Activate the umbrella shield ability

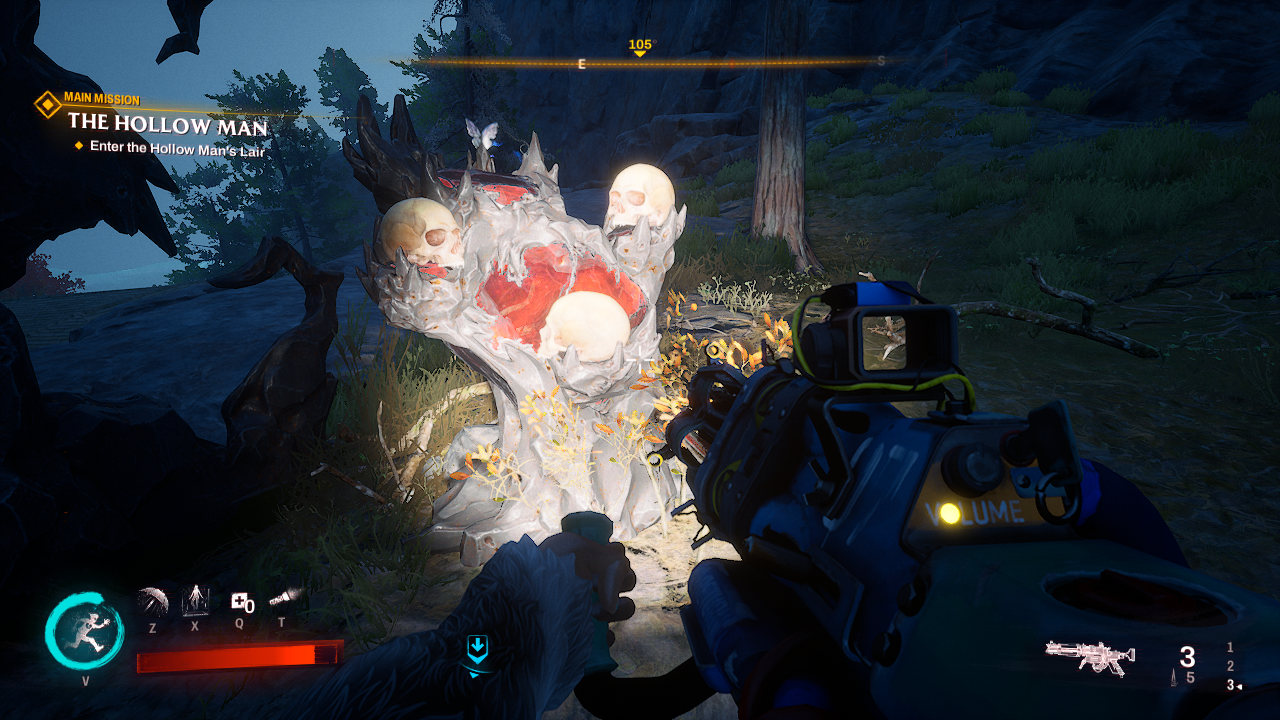(153, 601)
